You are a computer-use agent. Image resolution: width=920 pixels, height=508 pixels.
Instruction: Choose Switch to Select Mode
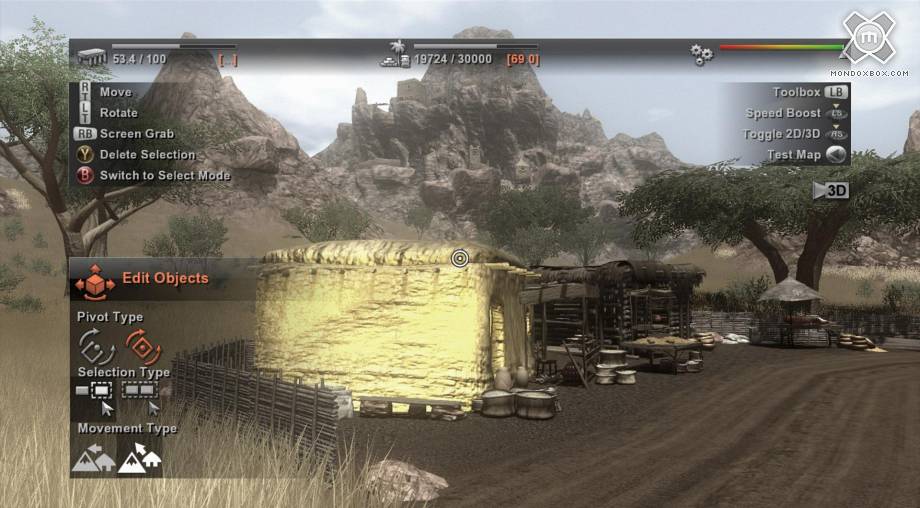164,176
